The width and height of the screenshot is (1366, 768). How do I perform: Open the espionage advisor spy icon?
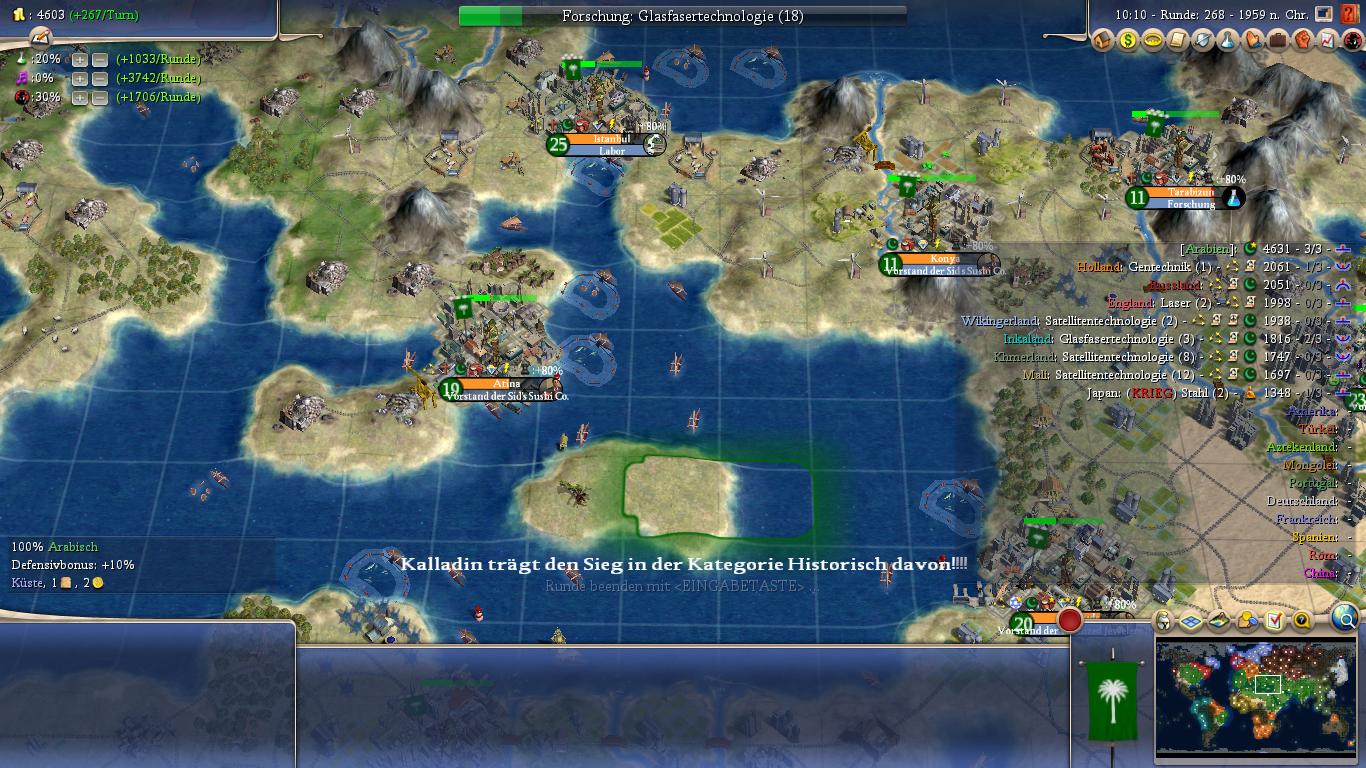pos(1353,41)
